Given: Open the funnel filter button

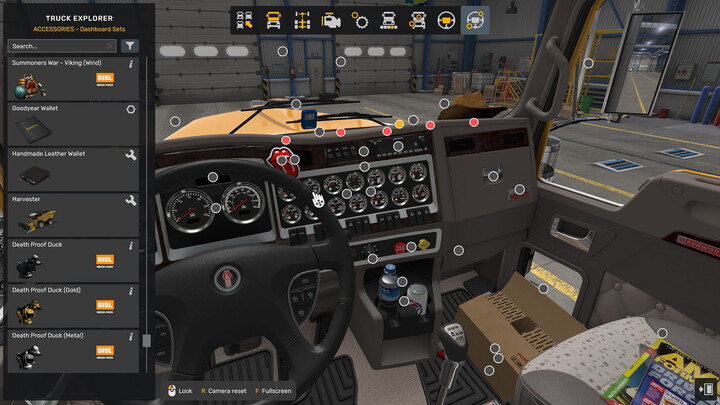Looking at the screenshot, I should [130, 46].
